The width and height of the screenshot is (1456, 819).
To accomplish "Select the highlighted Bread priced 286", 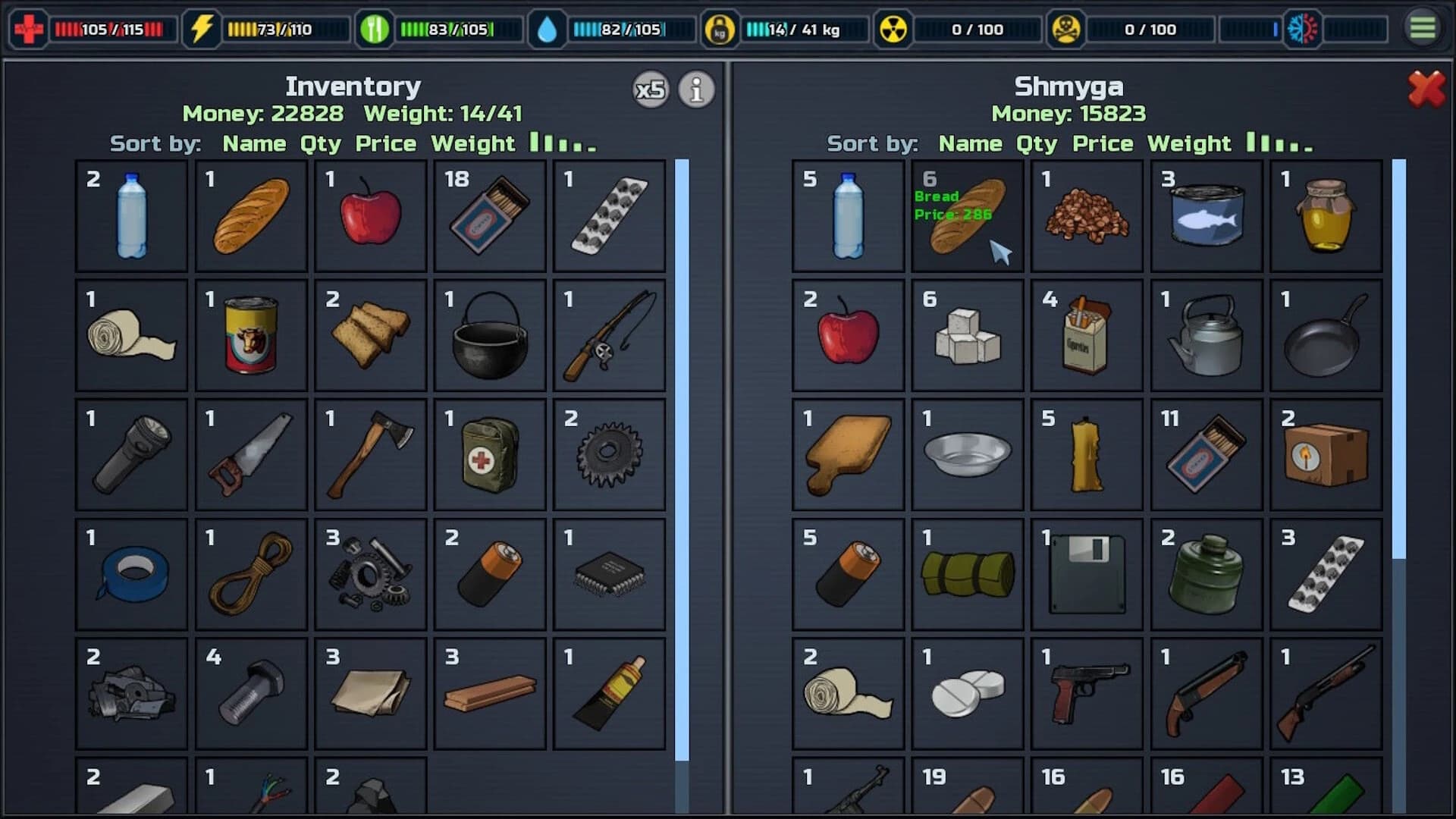I will (967, 218).
